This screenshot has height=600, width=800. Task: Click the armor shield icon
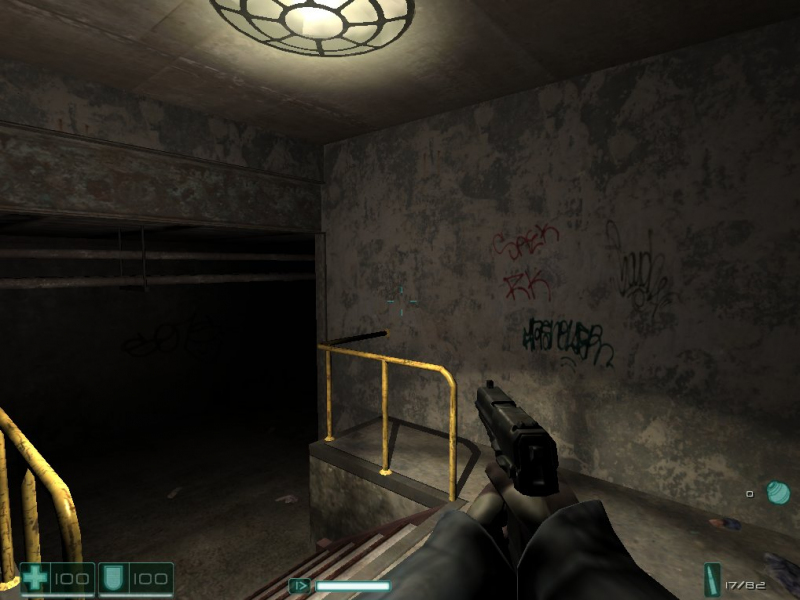click(x=113, y=579)
